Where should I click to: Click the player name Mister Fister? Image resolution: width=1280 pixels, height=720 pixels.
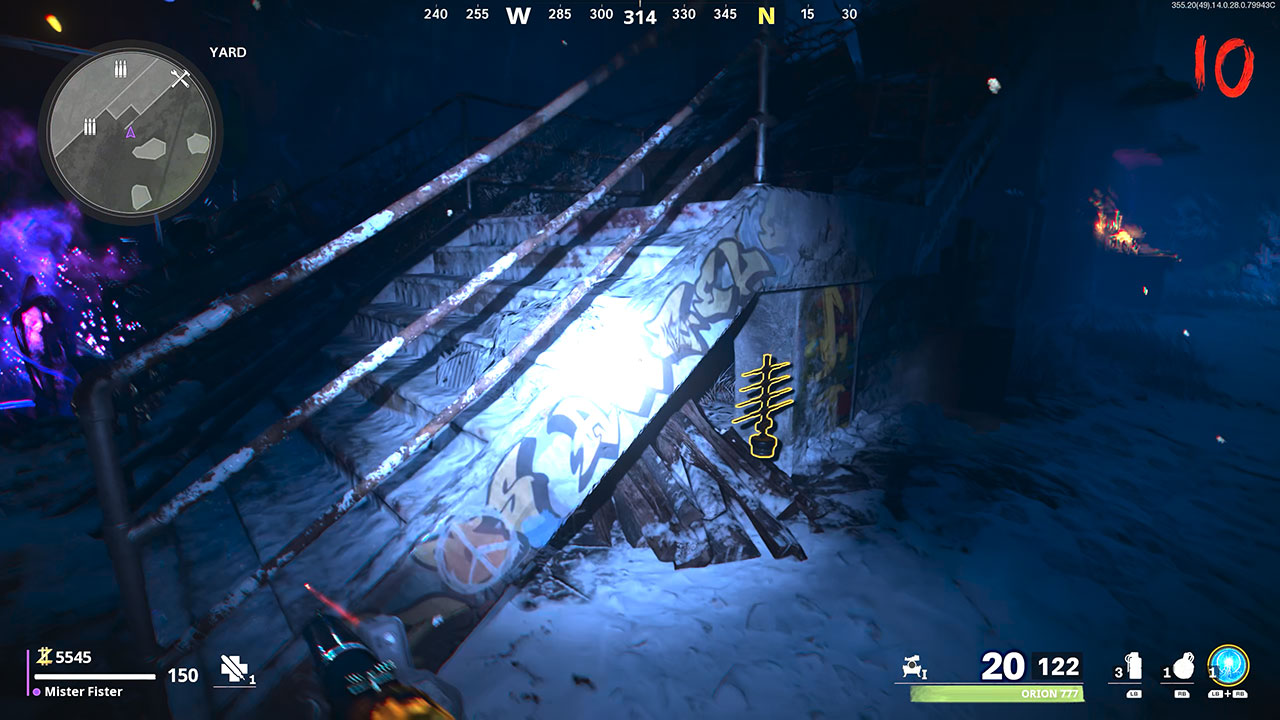(x=83, y=691)
